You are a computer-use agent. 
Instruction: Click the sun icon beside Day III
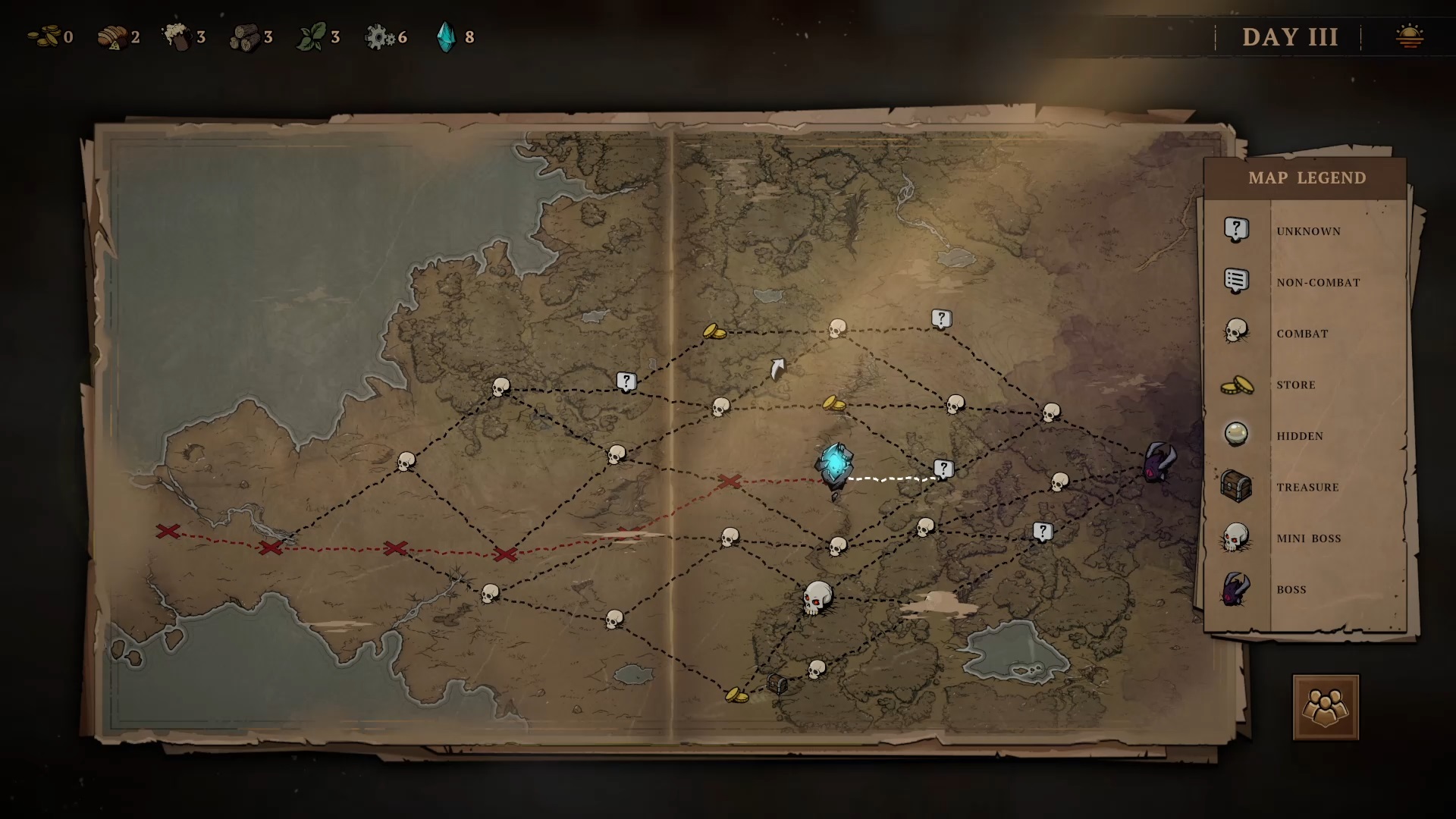[1409, 36]
